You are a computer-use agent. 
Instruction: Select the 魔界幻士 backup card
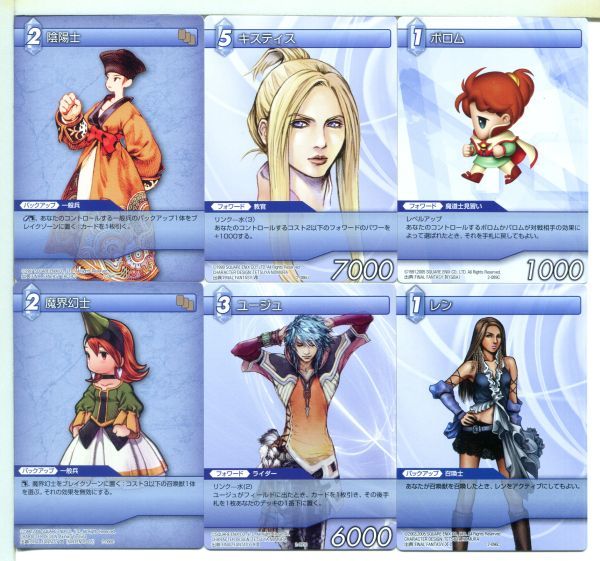coord(104,418)
